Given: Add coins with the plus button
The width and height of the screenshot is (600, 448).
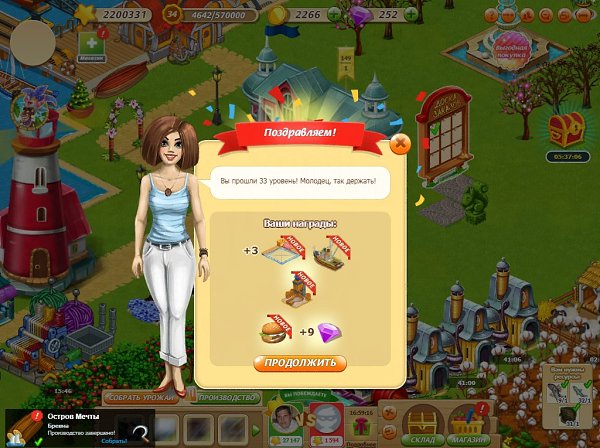Looking at the screenshot, I should (337, 15).
